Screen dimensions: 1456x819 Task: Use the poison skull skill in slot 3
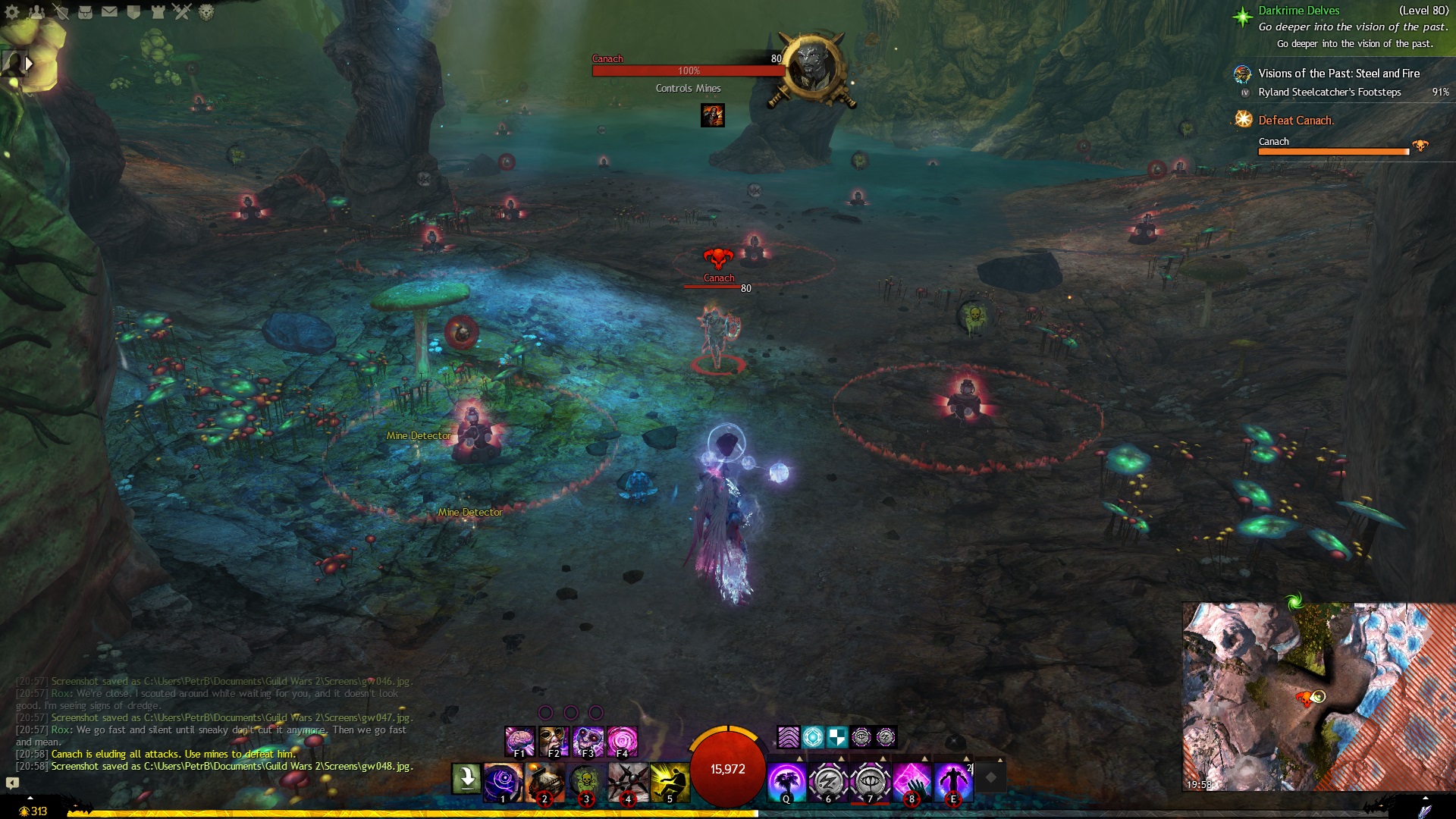click(x=586, y=782)
